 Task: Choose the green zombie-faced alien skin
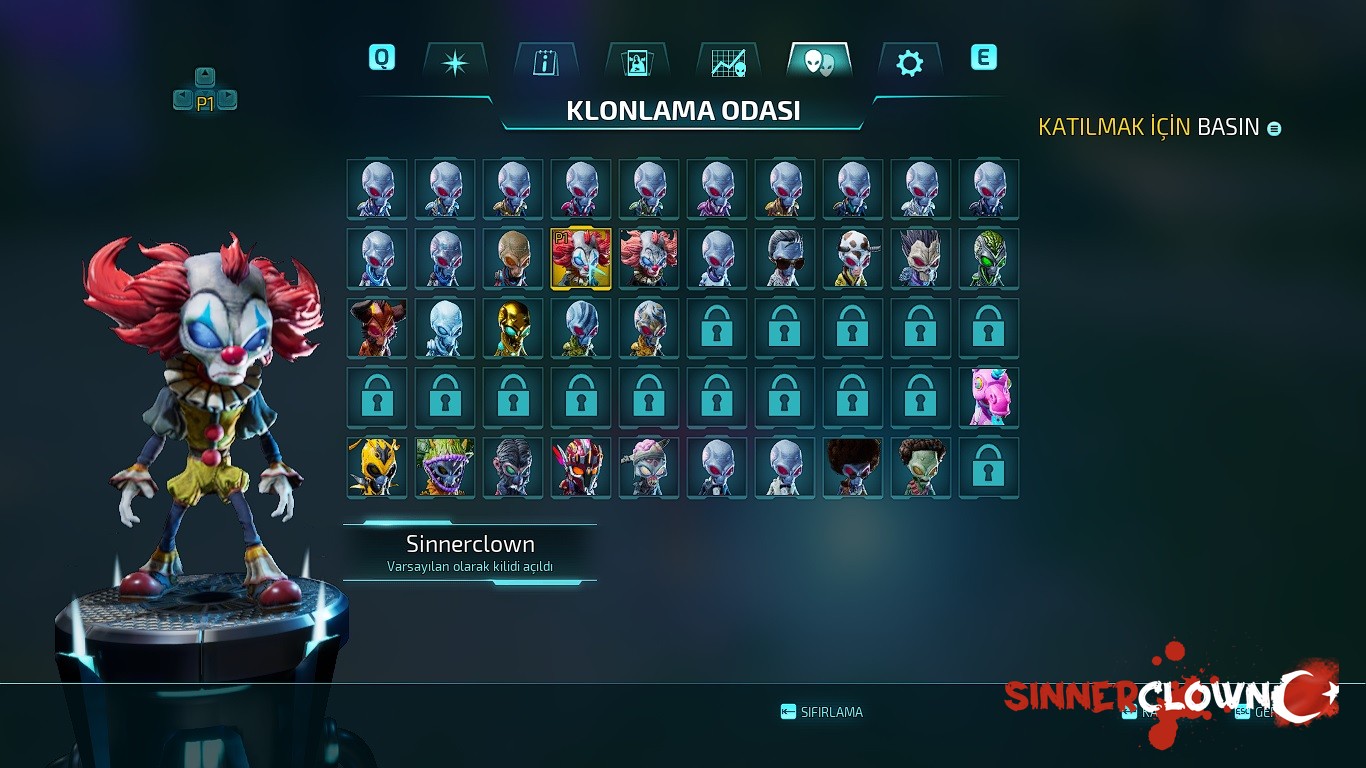coord(921,467)
